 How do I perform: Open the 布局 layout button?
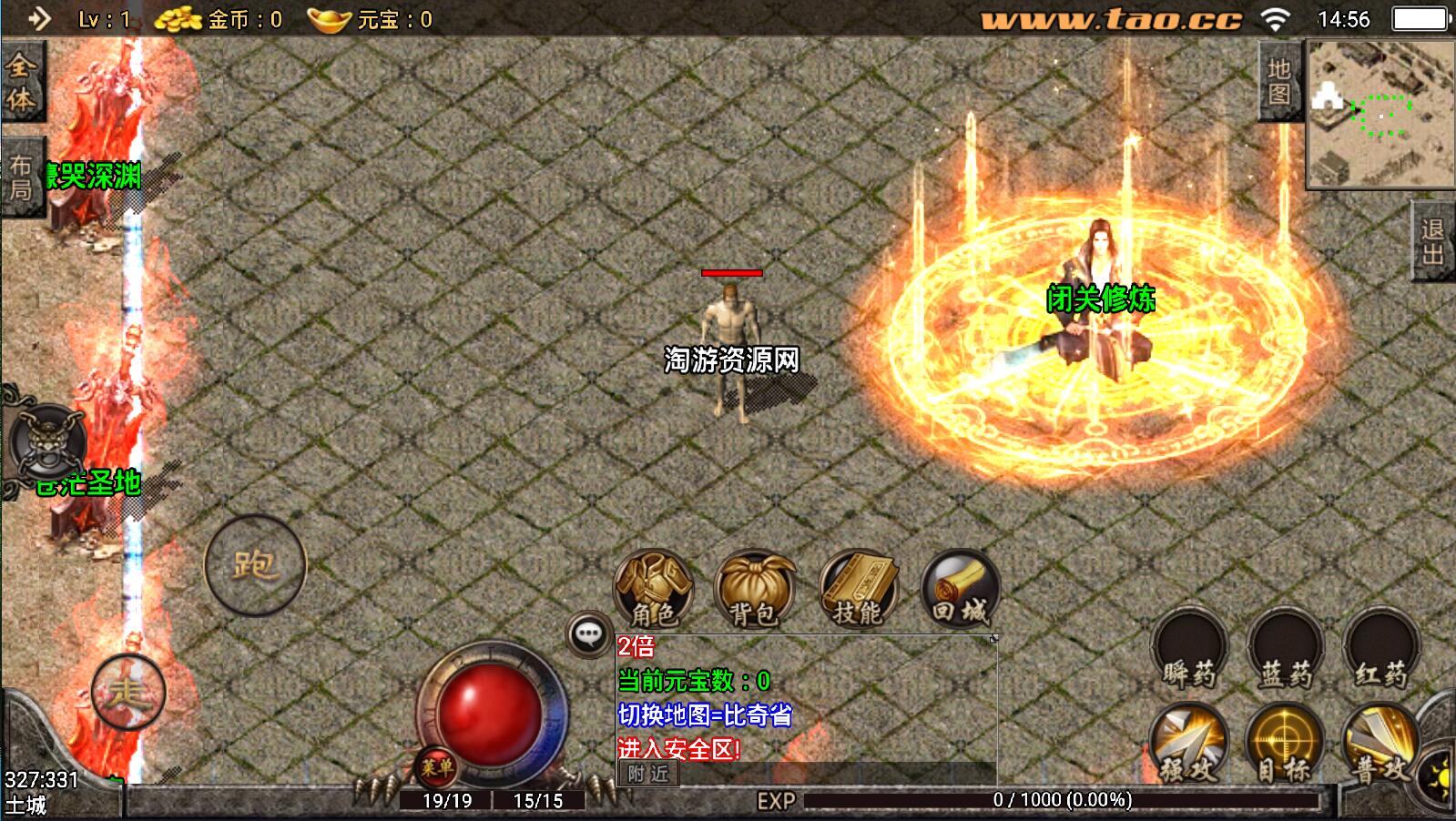[x=21, y=177]
